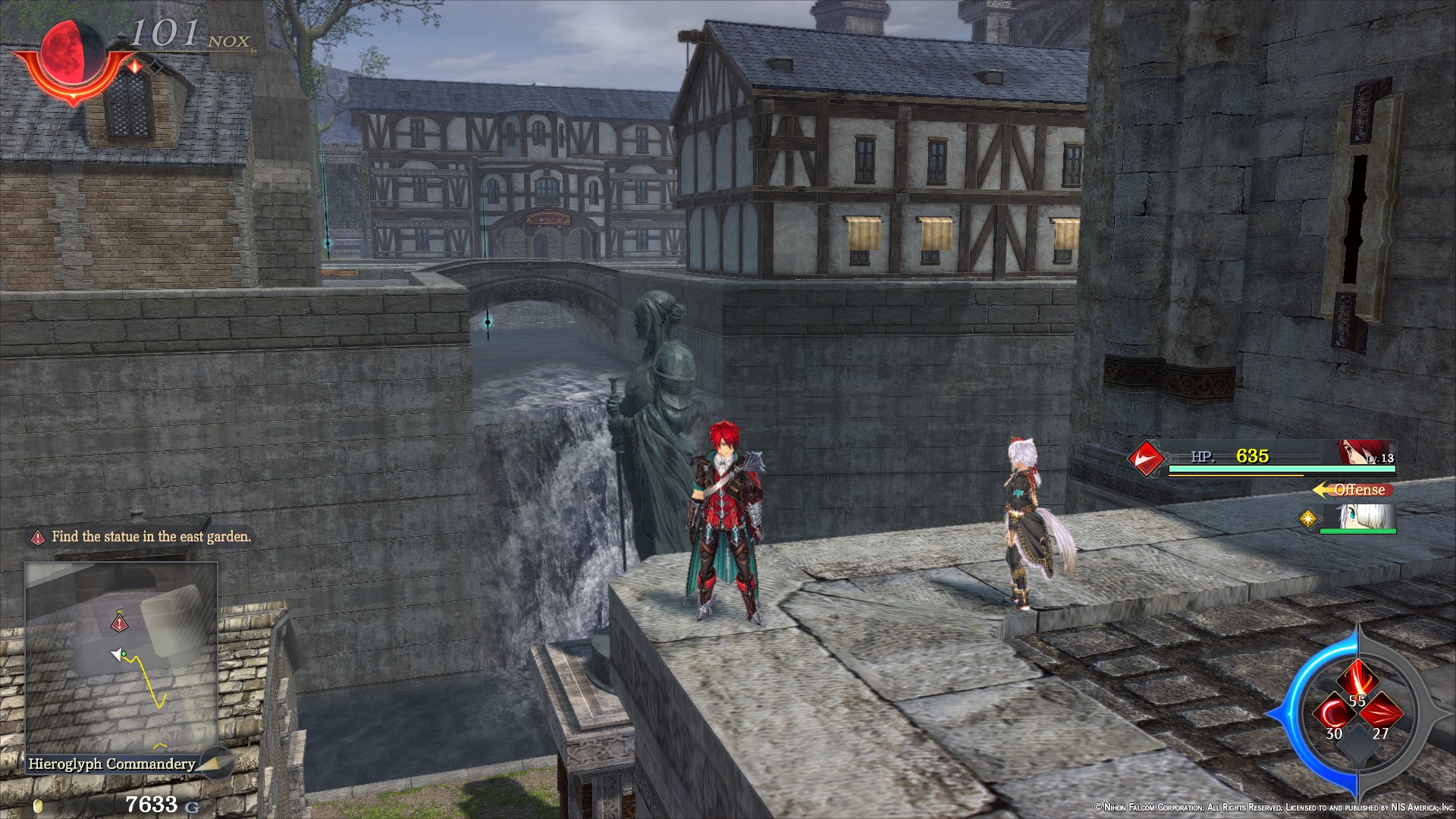
Task: Click the red slash attack-type diamond icon
Action: pyautogui.click(x=1146, y=458)
